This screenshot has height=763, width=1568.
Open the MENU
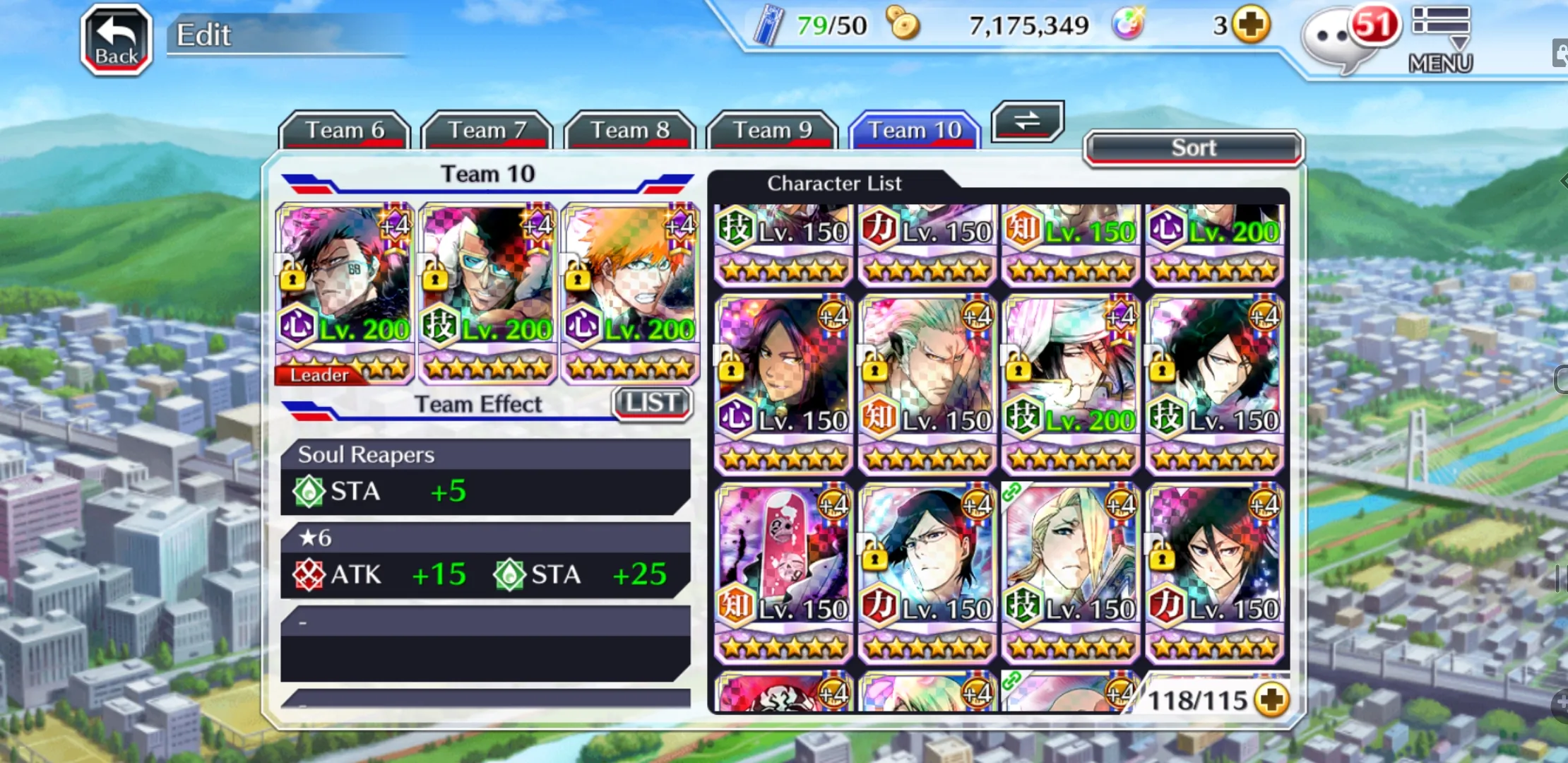coord(1441,40)
